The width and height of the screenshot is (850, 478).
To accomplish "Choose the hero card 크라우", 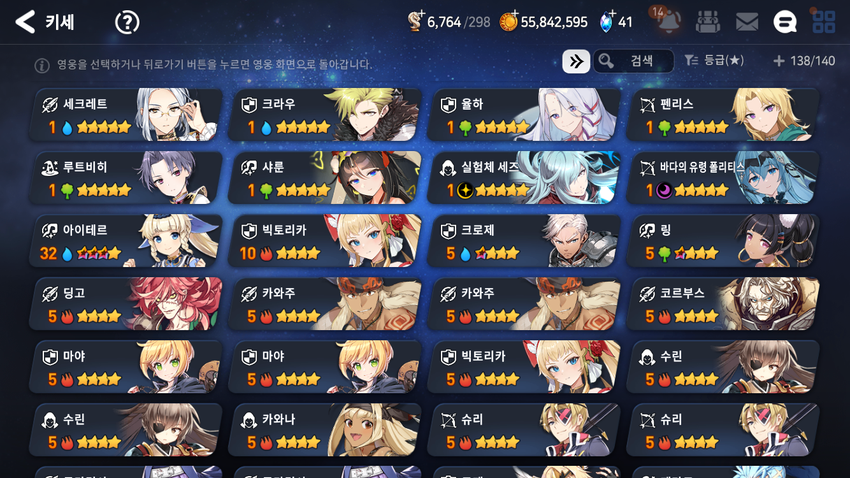I will click(326, 115).
